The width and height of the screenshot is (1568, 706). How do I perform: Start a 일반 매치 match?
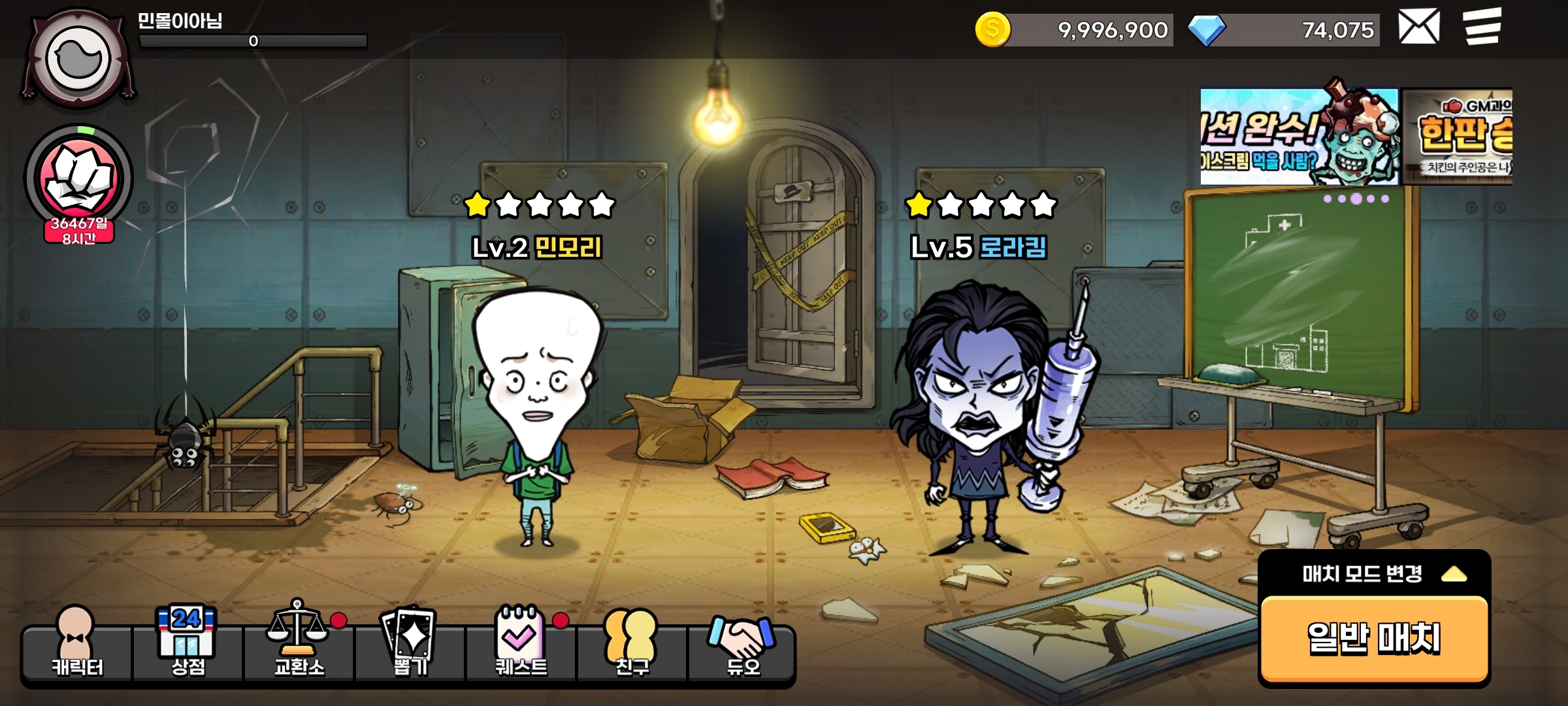coord(1374,638)
